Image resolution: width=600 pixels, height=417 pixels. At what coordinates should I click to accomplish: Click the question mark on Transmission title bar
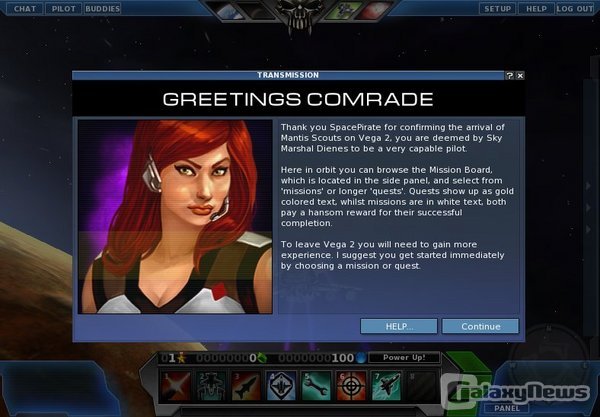pyautogui.click(x=509, y=75)
